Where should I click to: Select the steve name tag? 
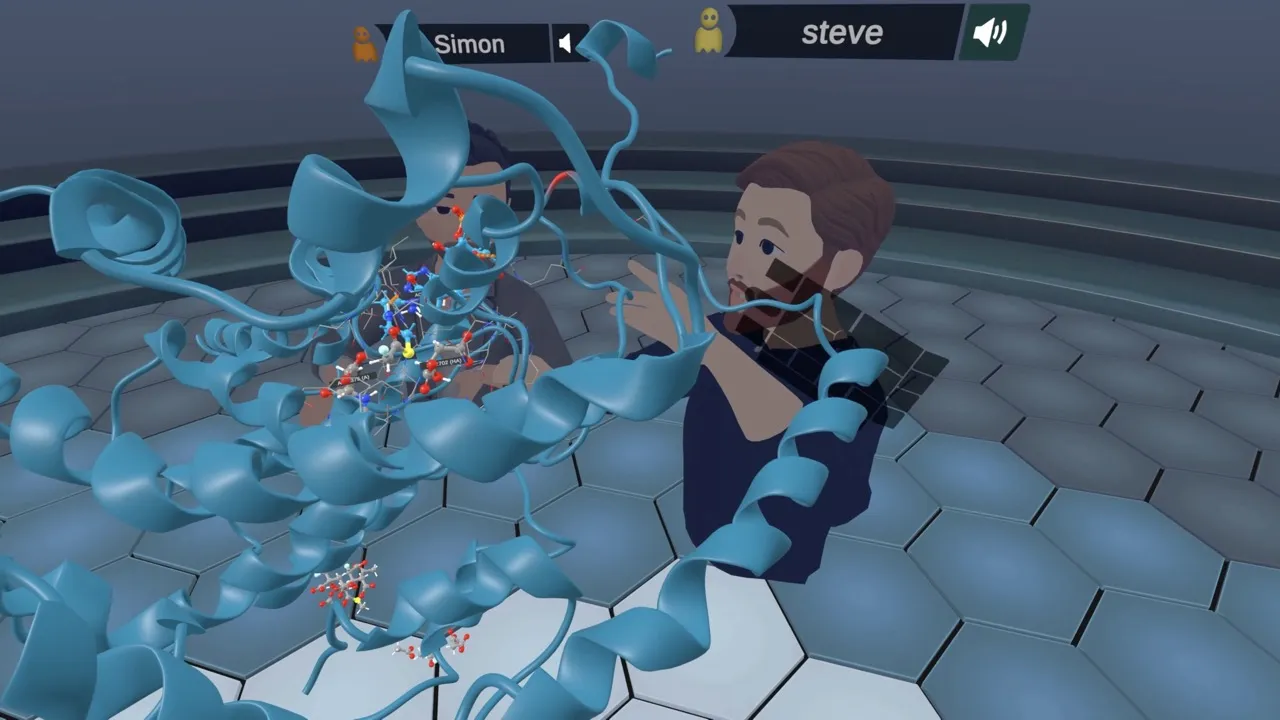click(843, 33)
